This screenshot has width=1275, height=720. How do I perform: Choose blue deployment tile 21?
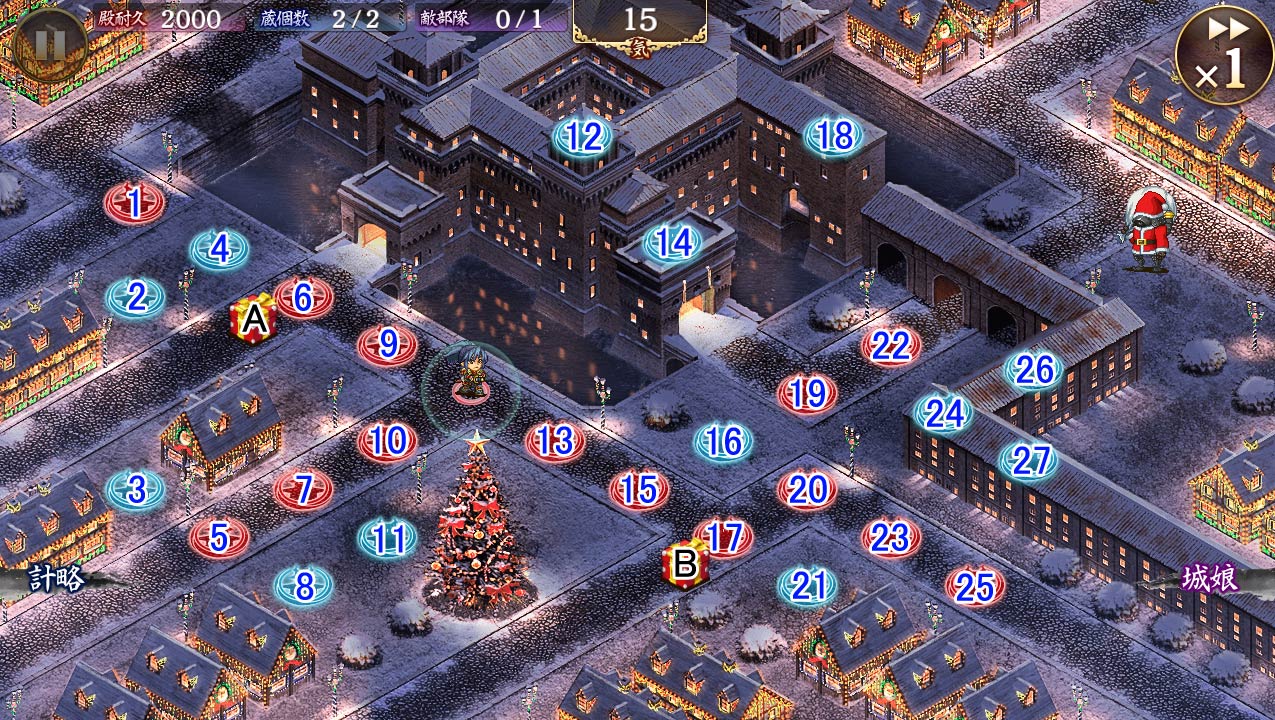(x=807, y=585)
